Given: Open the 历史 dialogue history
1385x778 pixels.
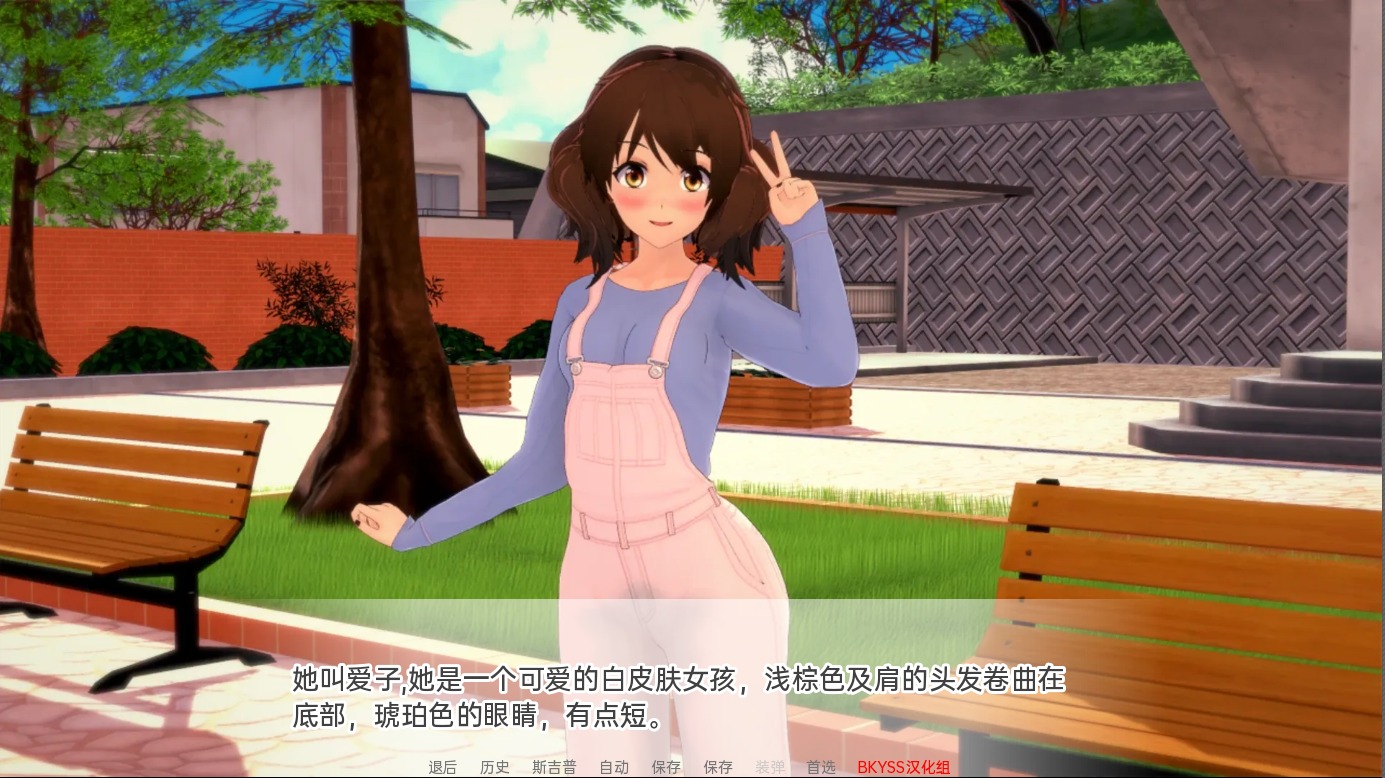Looking at the screenshot, I should pos(495,768).
